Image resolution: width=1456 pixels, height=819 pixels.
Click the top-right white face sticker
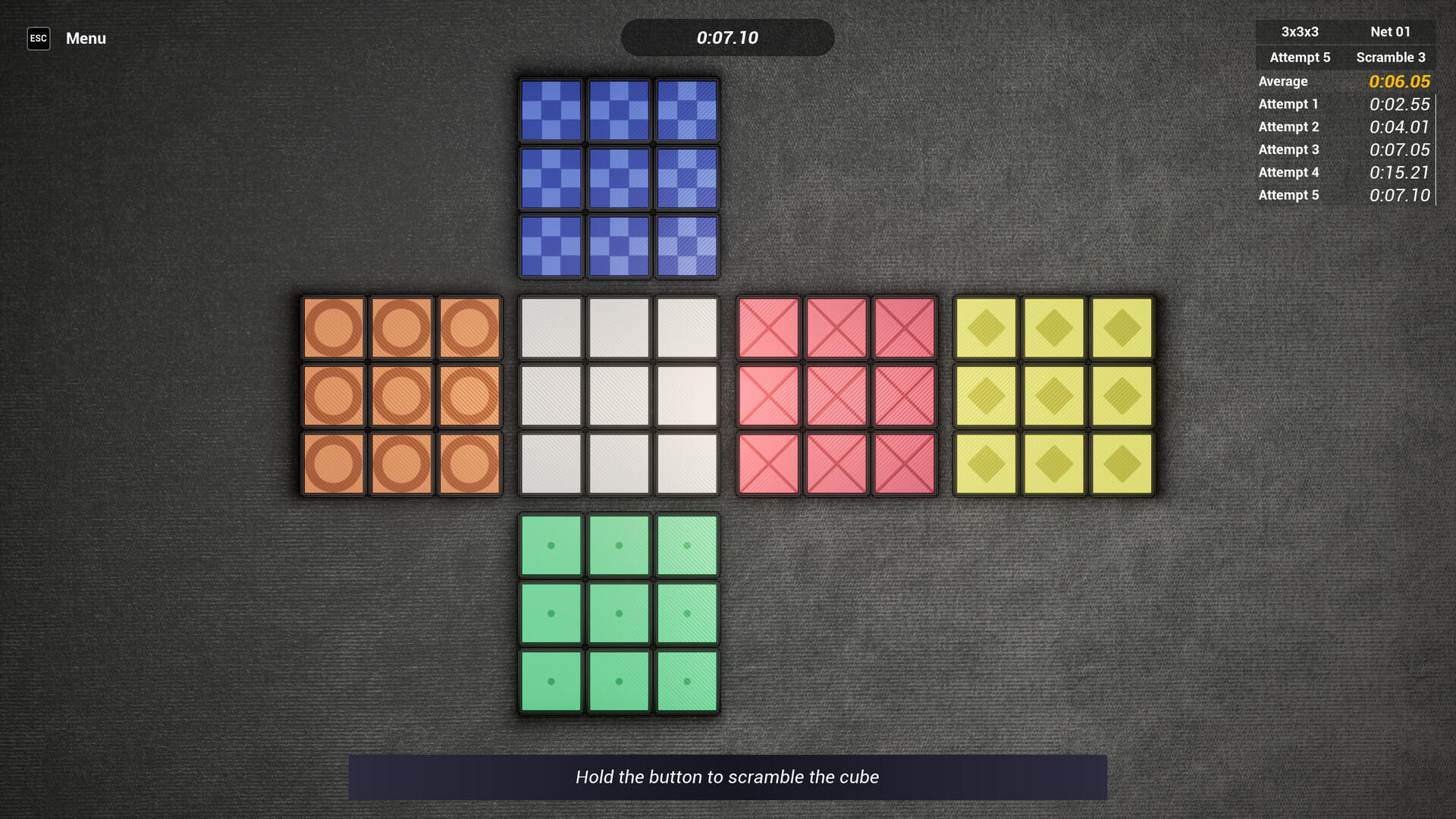[686, 328]
